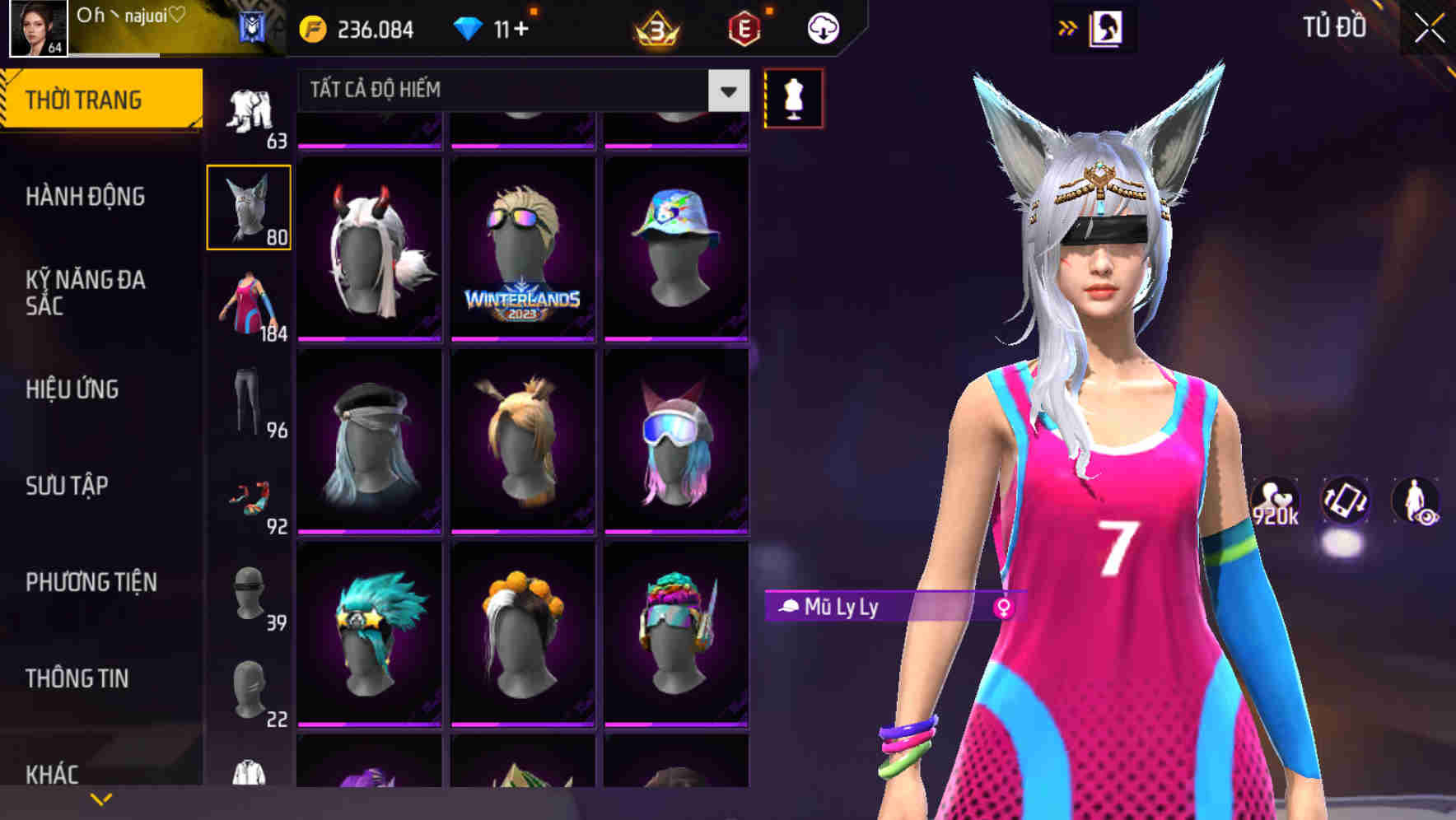Open the KHÁC menu entry
The image size is (1456, 820).
pos(53,774)
